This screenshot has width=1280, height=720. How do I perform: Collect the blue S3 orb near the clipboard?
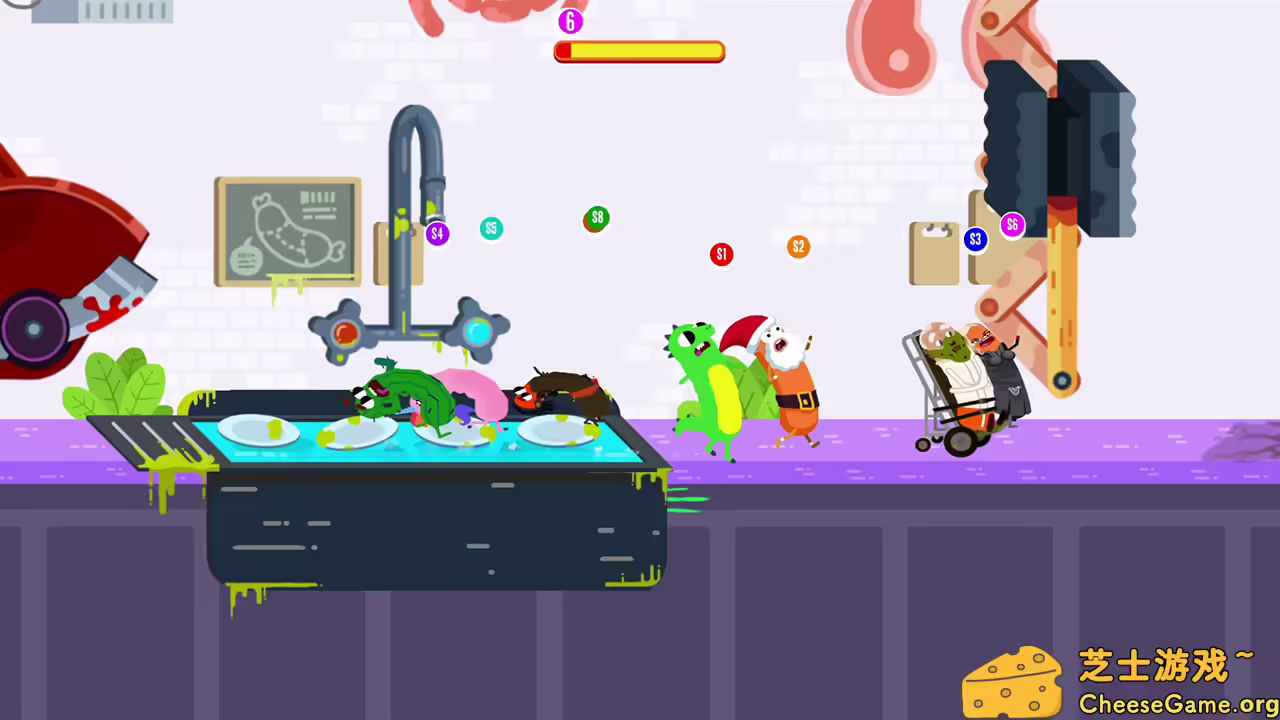[975, 239]
